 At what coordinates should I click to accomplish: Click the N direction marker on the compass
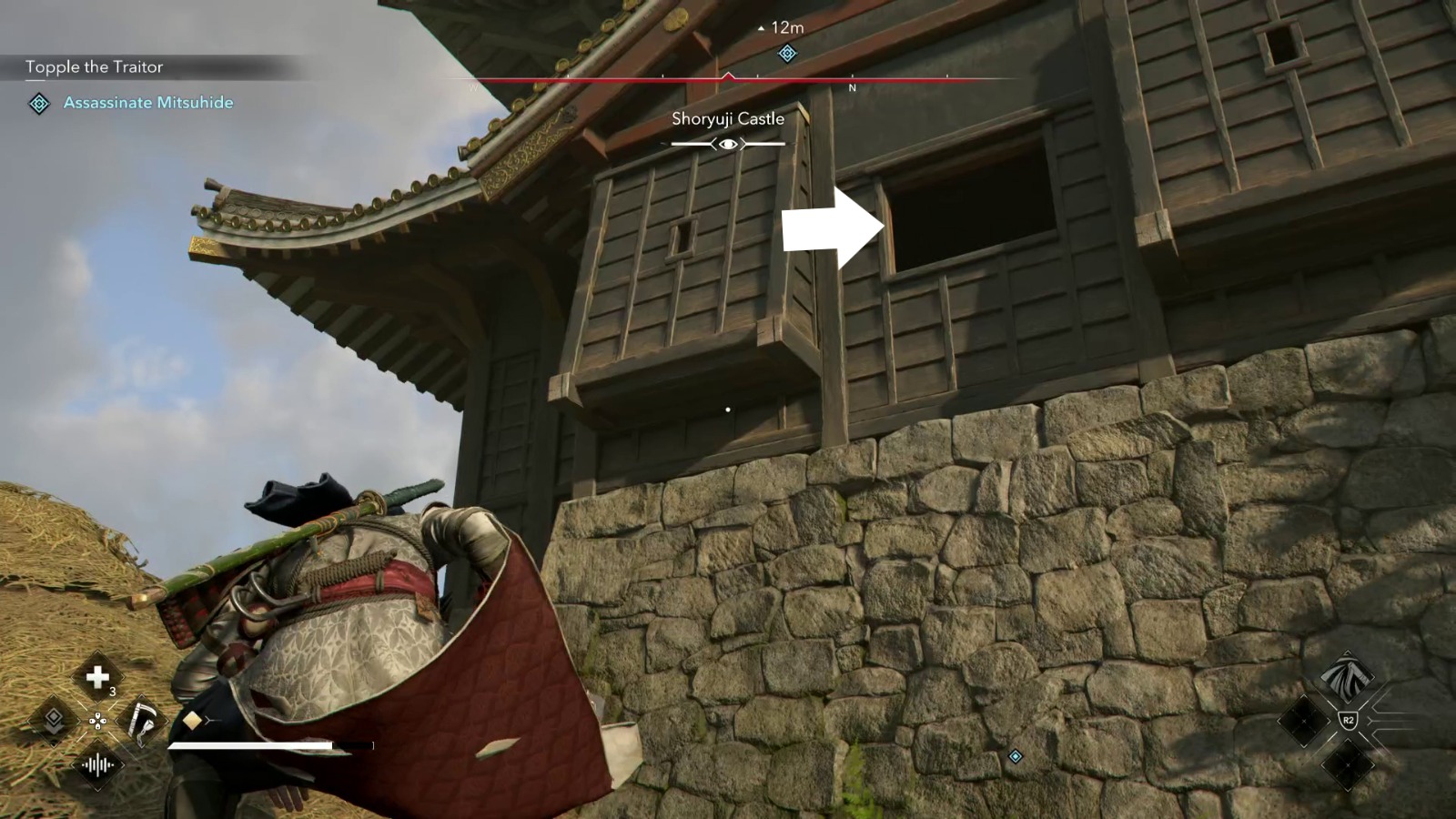pos(852,89)
